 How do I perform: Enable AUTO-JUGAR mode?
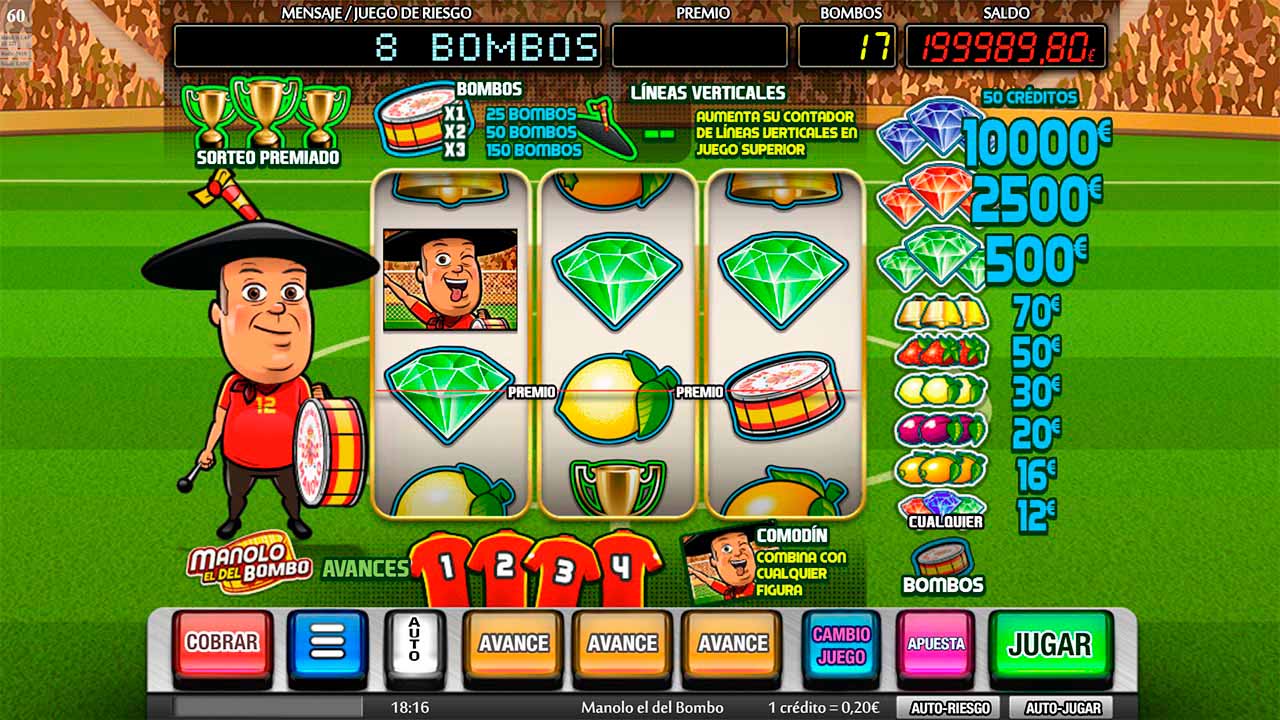1062,705
